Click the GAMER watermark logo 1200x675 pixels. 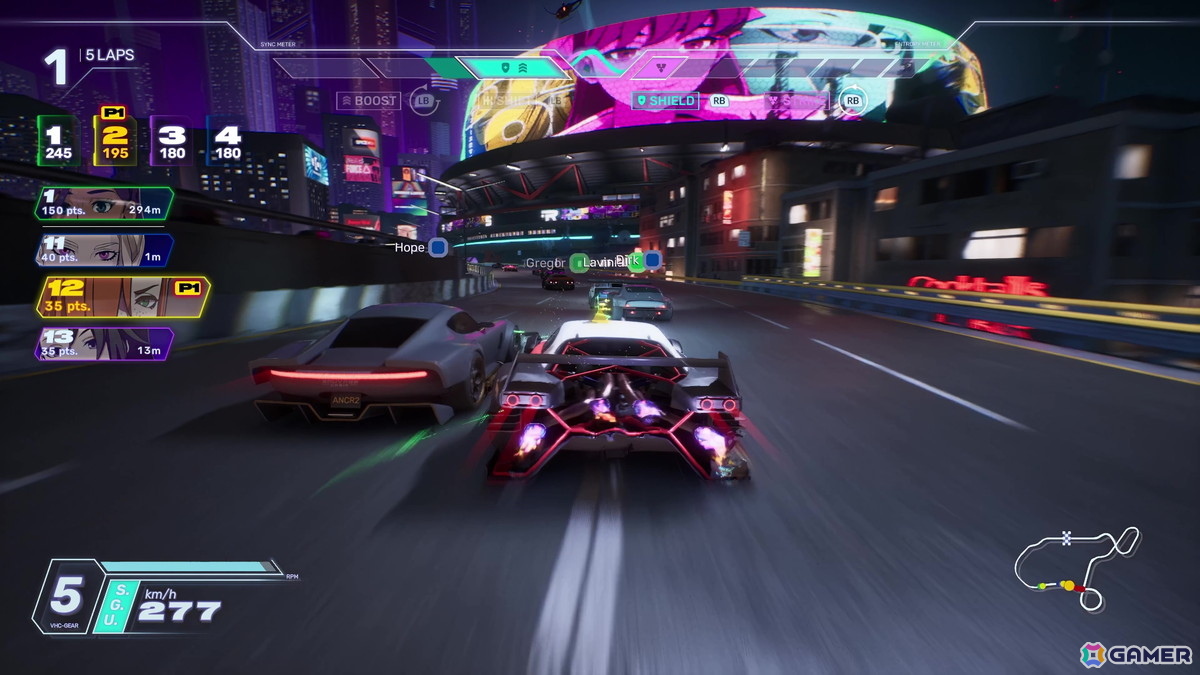1136,655
